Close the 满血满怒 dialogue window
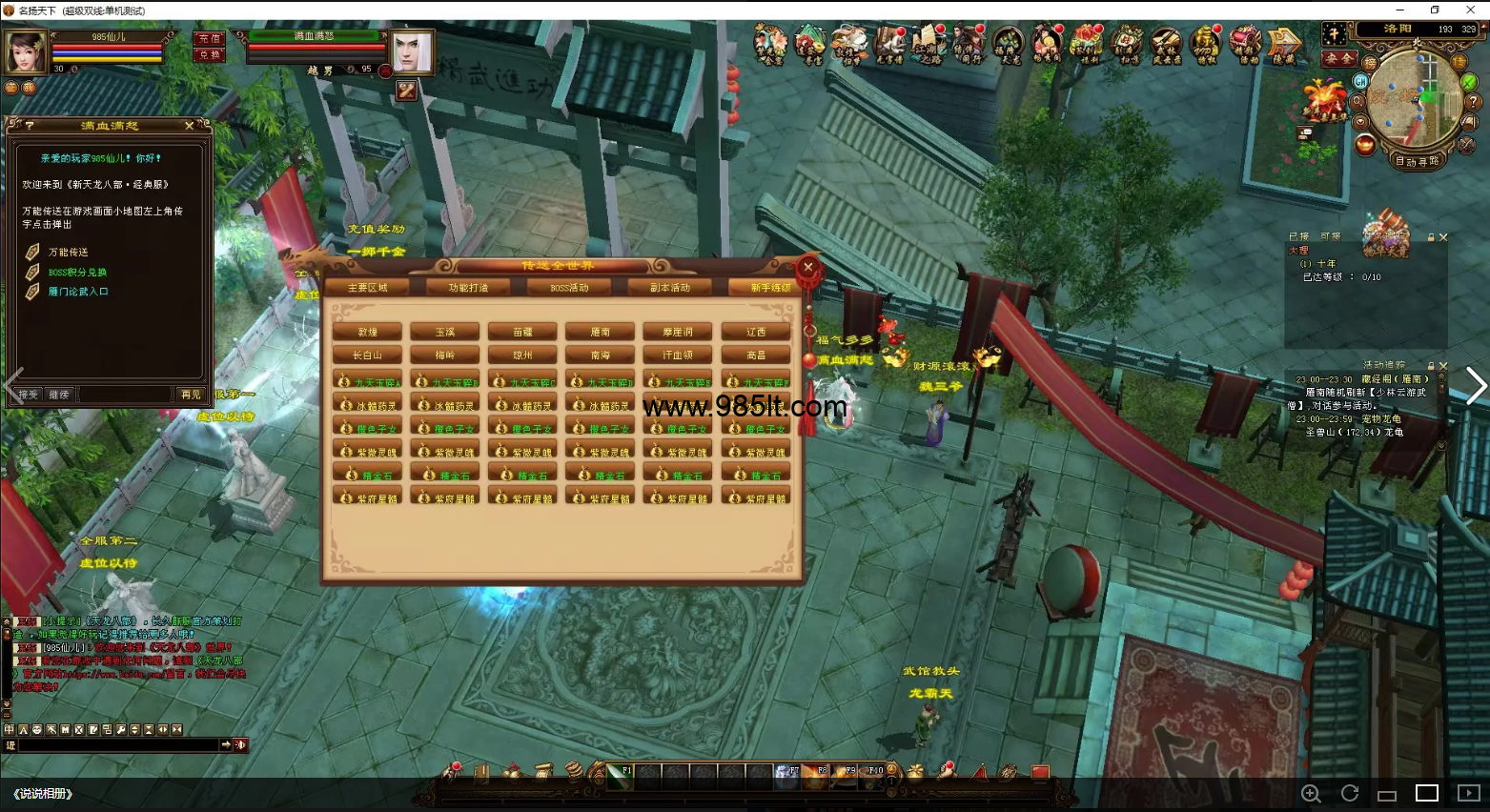The width and height of the screenshot is (1490, 812). (x=189, y=126)
